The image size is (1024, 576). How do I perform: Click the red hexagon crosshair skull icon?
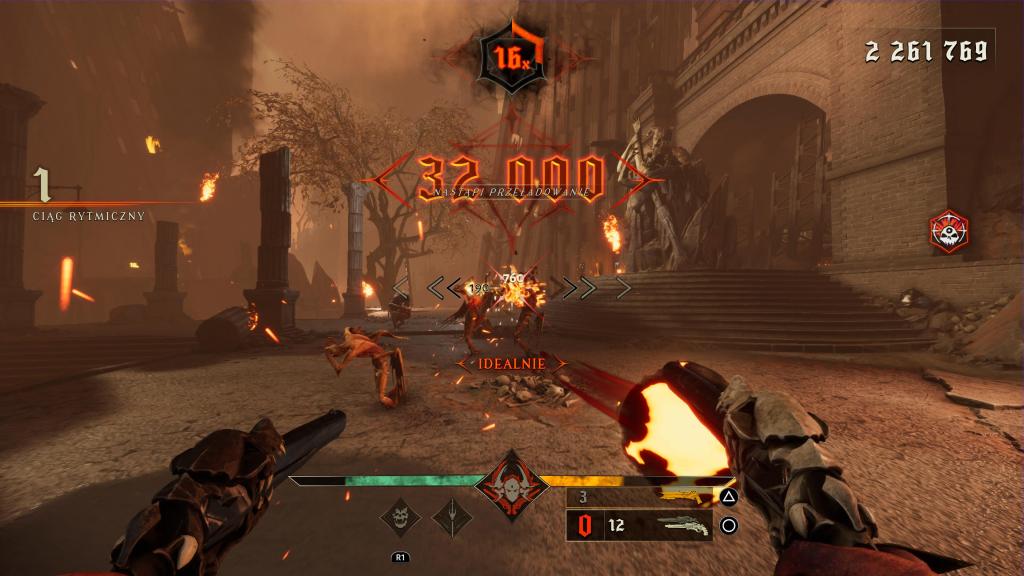point(948,231)
